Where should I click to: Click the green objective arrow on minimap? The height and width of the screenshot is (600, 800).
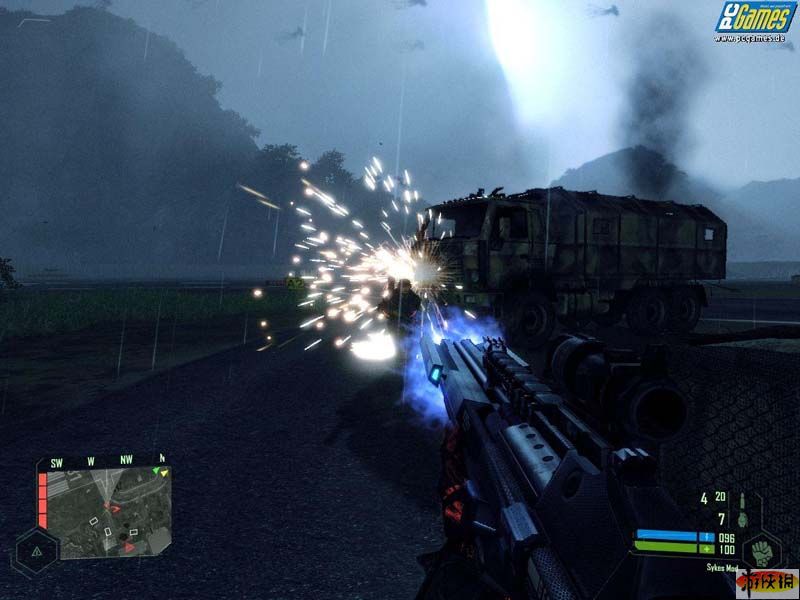pyautogui.click(x=157, y=470)
